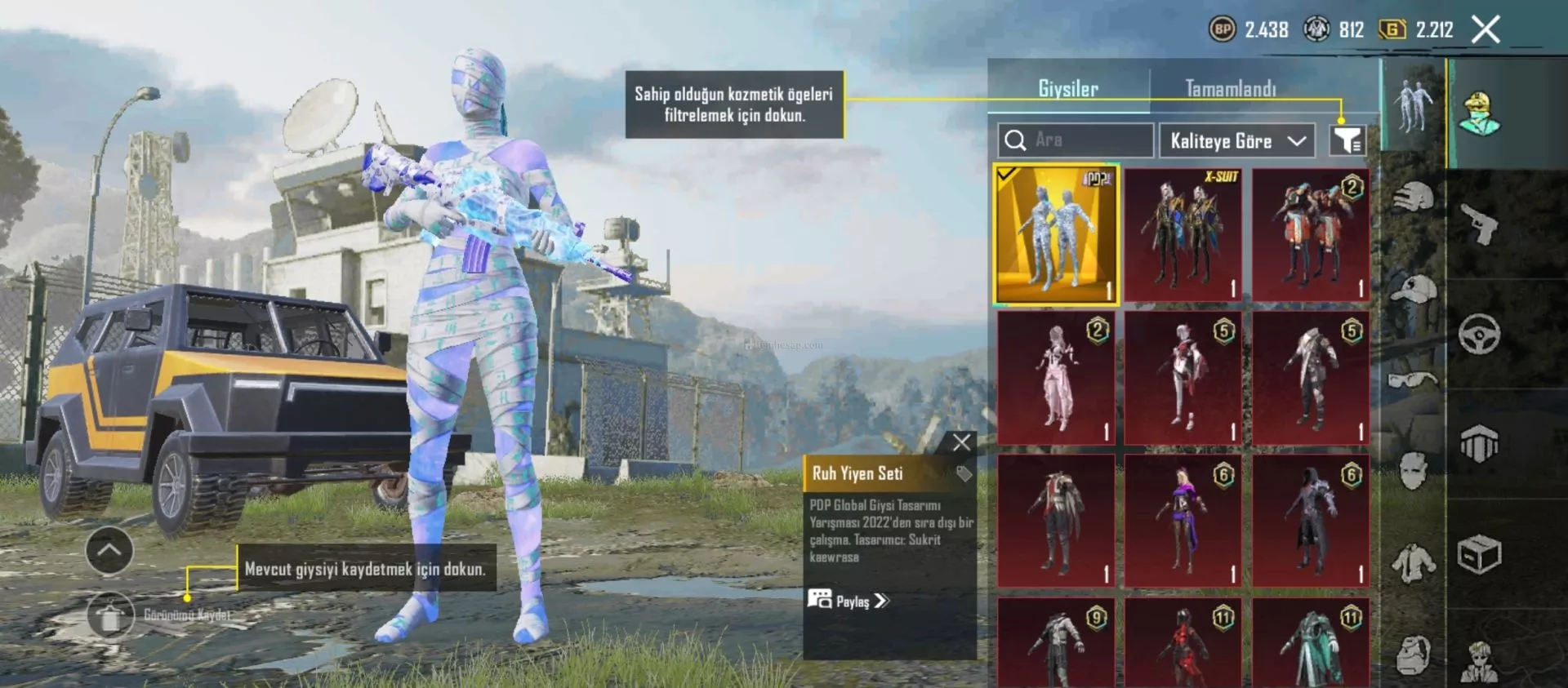Click the tag icon beside Ruh Yiyen Seti
Screen dimensions: 1568x688
pyautogui.click(x=964, y=473)
